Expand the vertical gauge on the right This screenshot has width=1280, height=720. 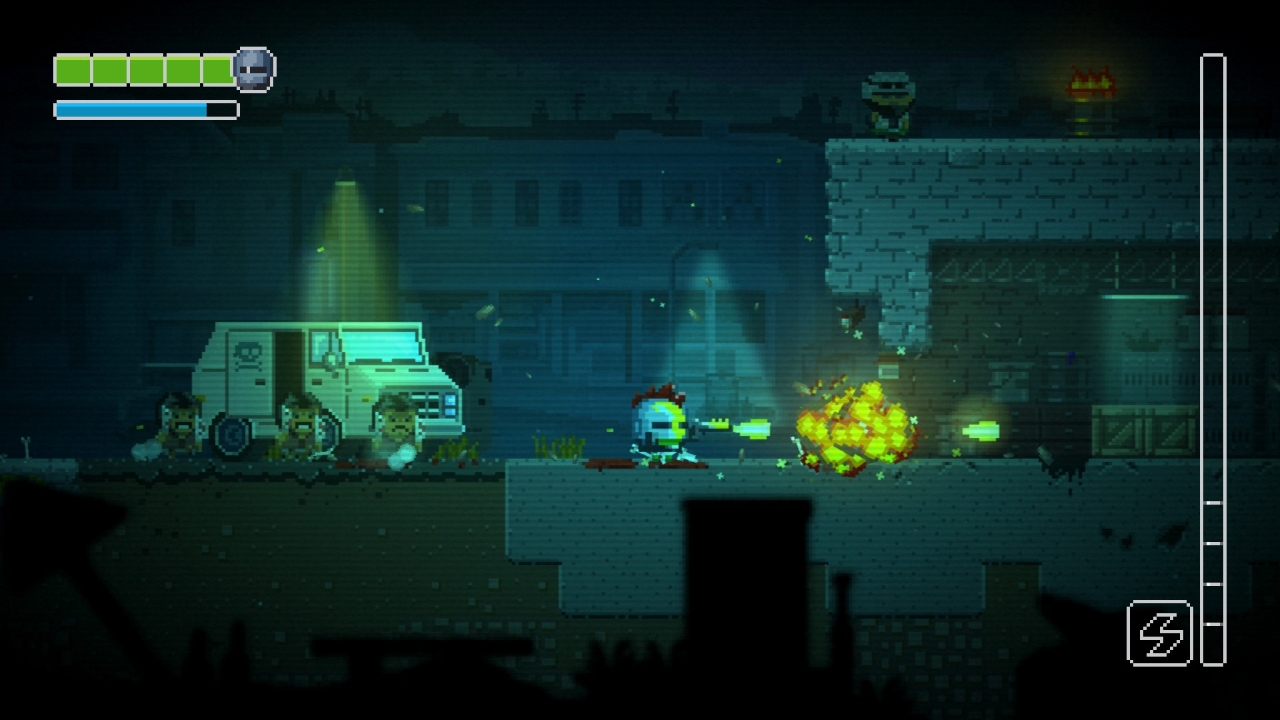[1211, 360]
